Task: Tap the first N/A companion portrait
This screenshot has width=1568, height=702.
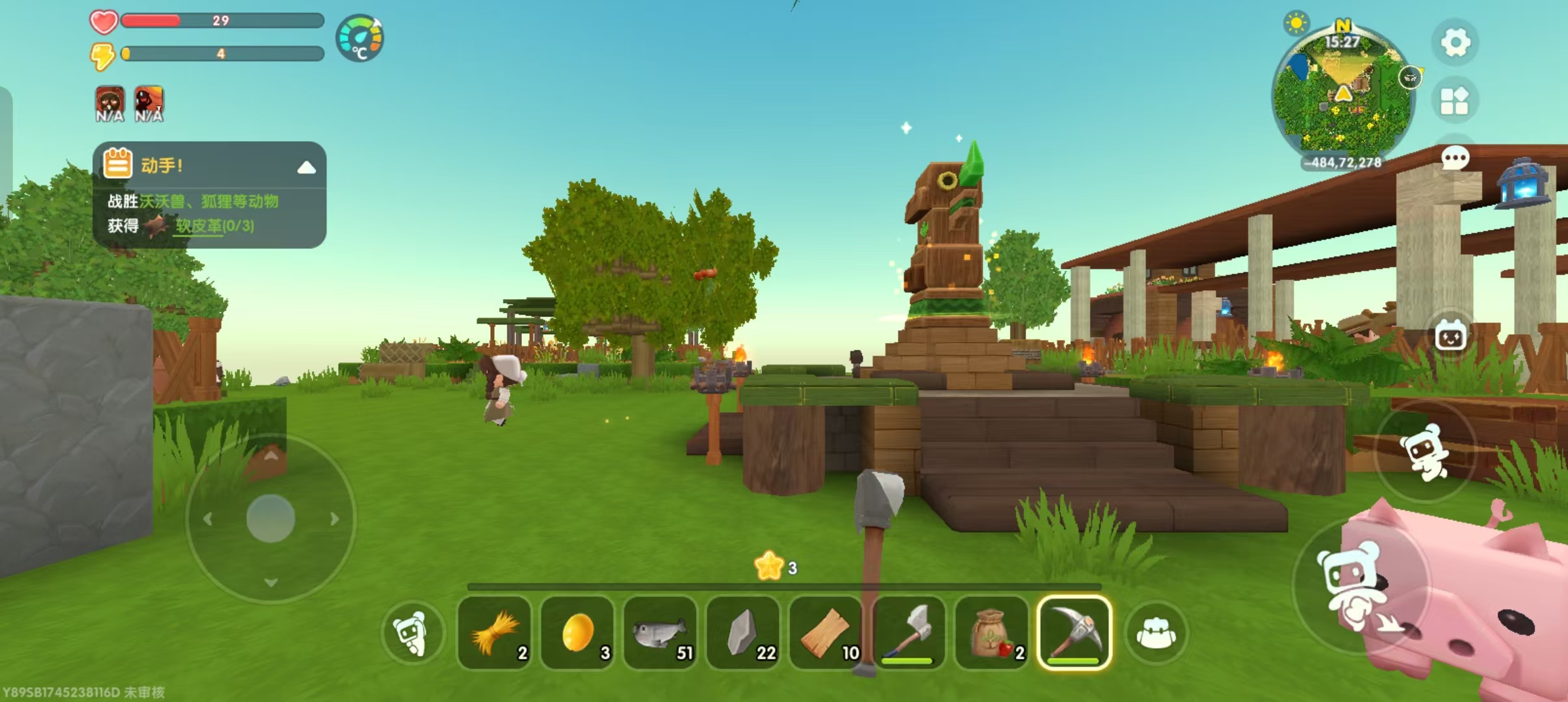Action: point(110,104)
